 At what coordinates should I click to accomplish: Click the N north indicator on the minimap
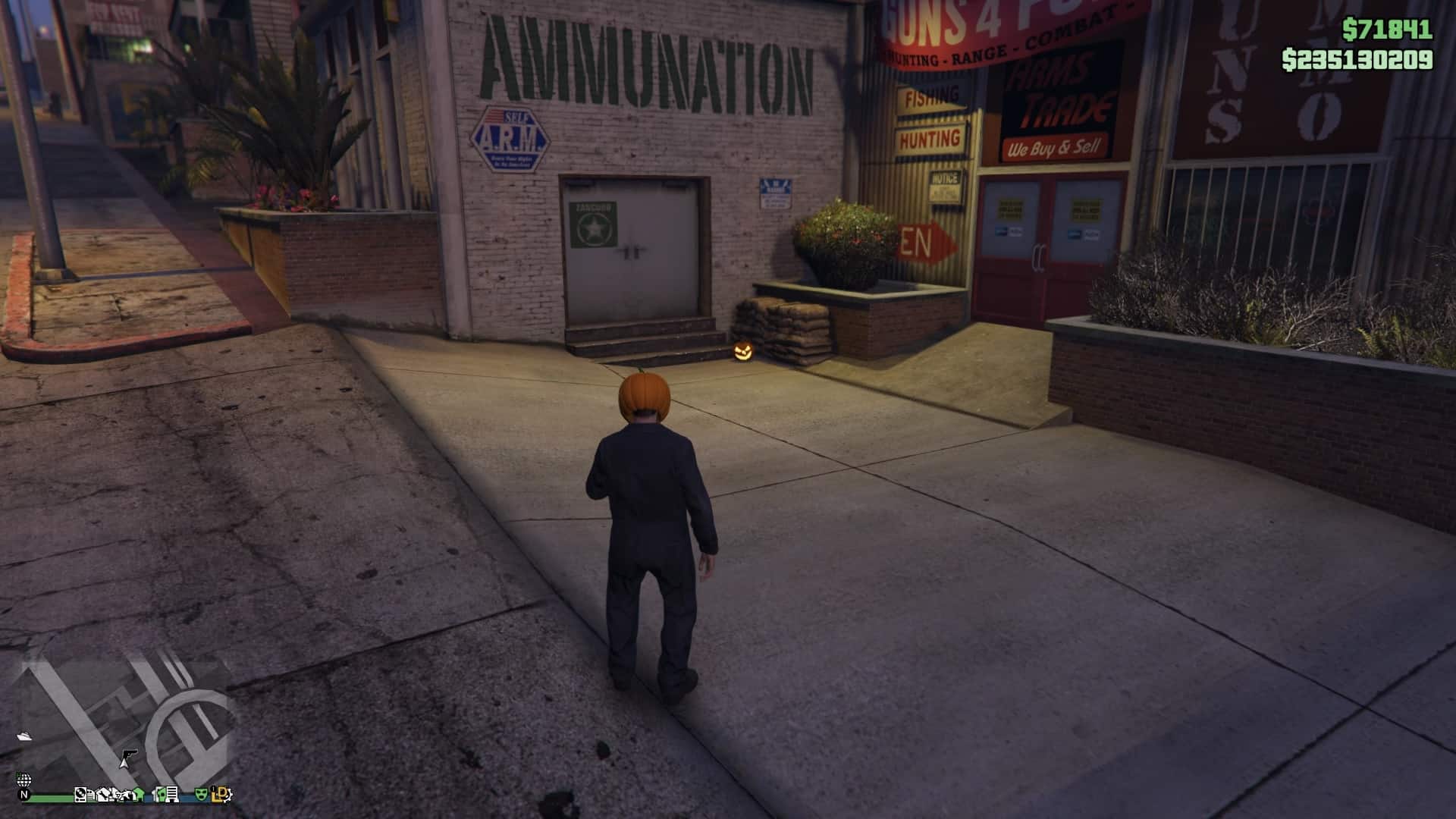[x=24, y=795]
